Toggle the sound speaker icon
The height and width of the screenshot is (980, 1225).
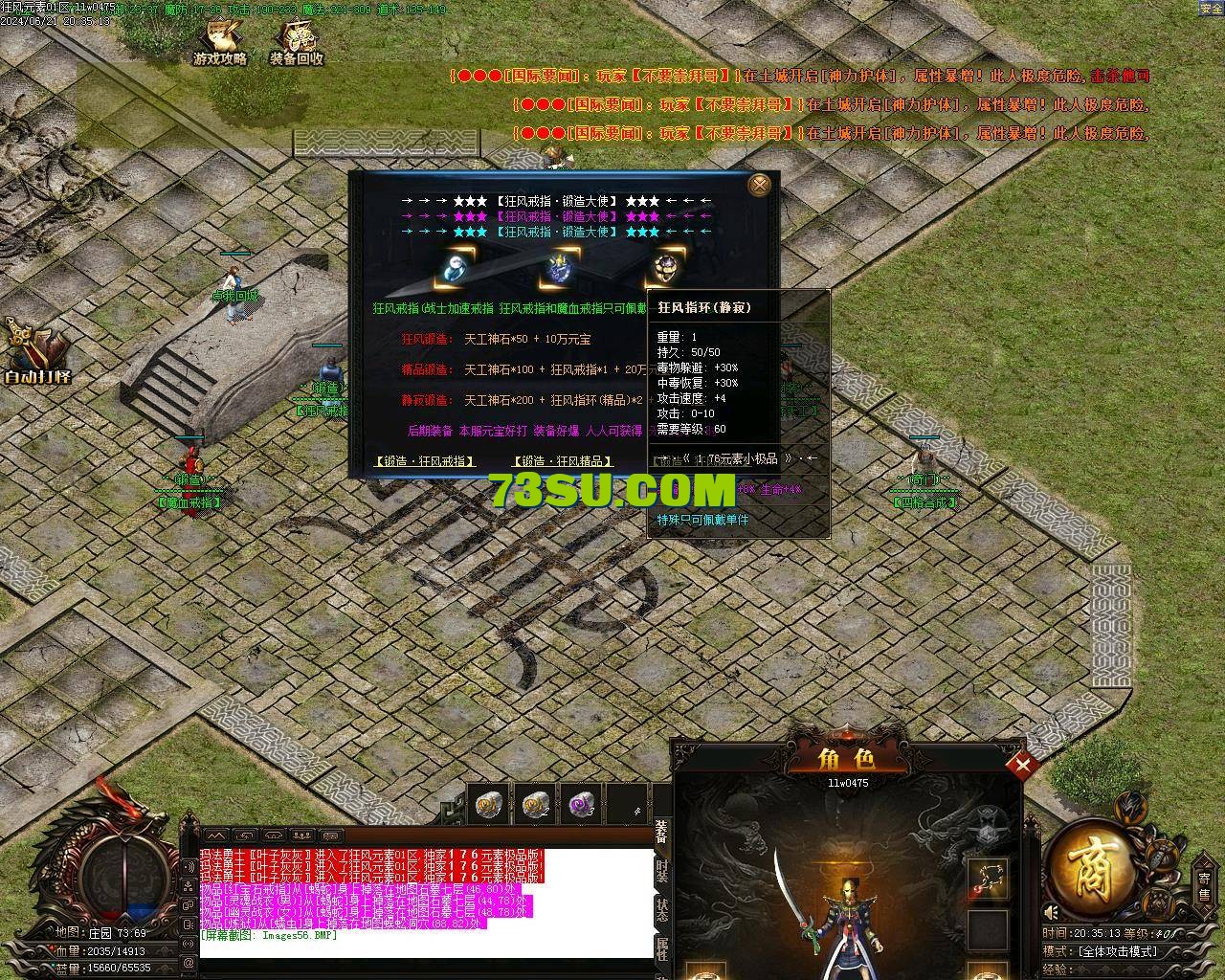1052,911
